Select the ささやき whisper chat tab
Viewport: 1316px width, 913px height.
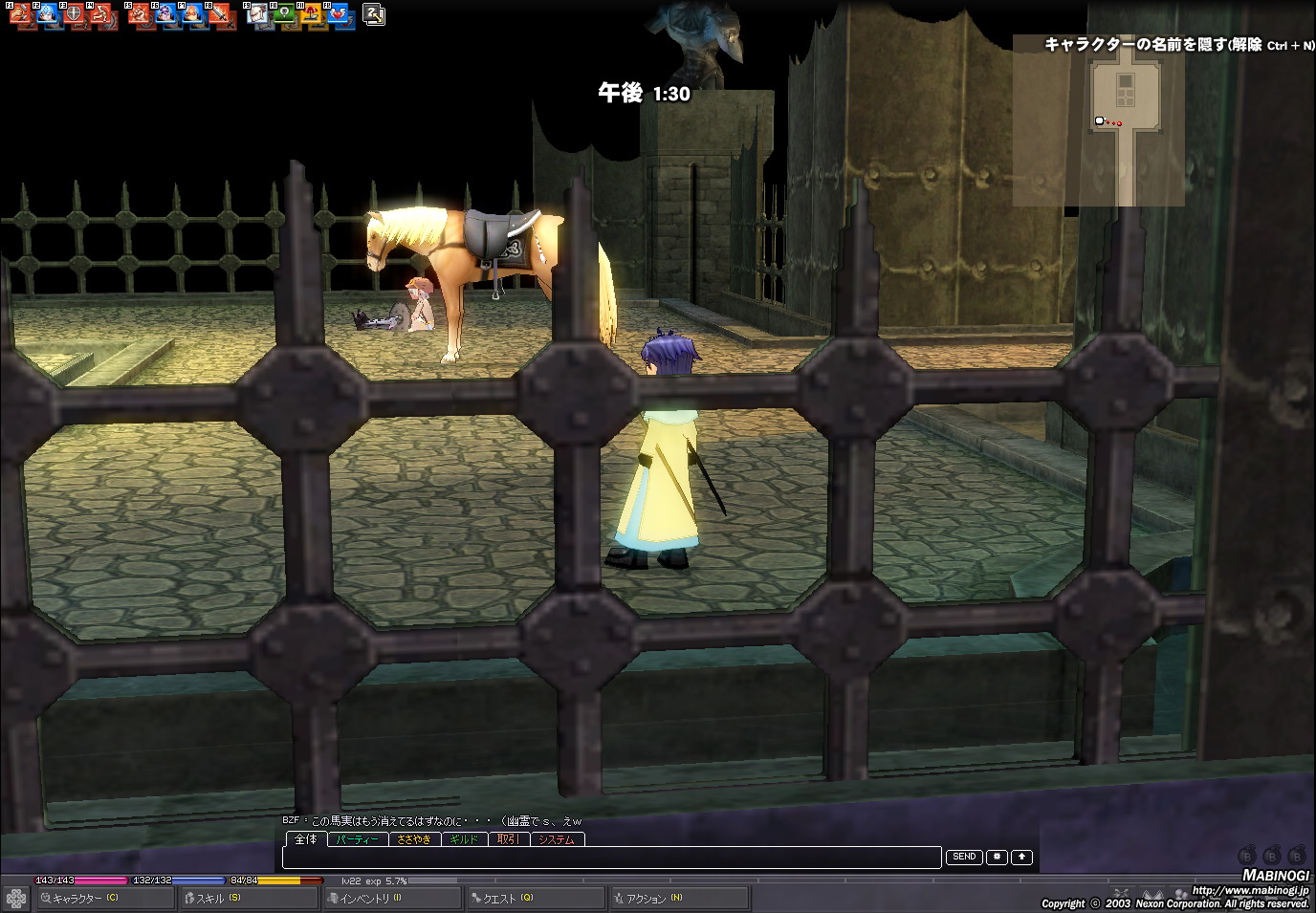click(414, 839)
